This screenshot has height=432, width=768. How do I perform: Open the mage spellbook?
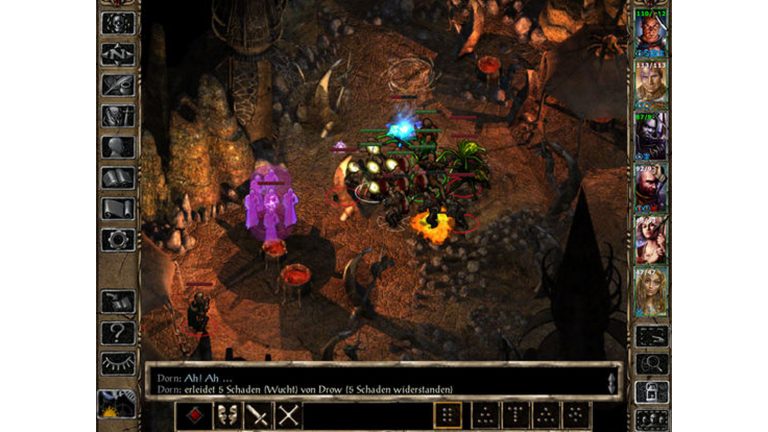click(118, 177)
